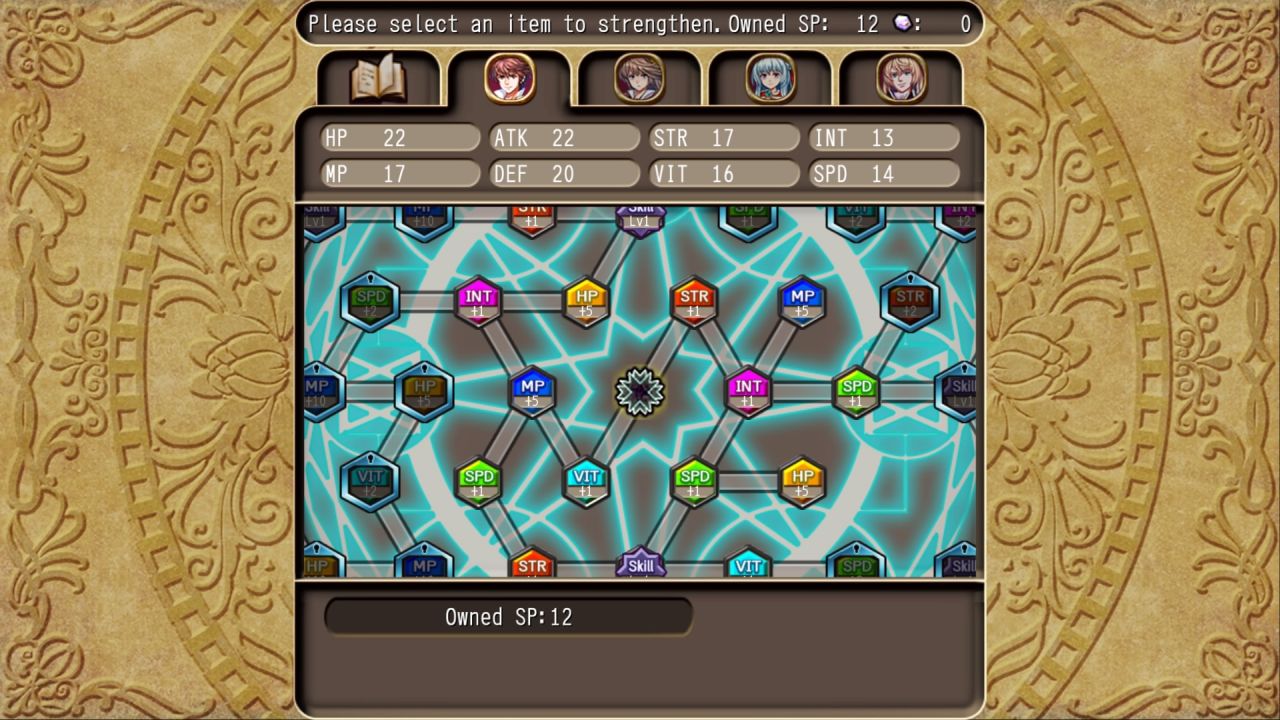This screenshot has height=720, width=1280.
Task: Click the Owned SP:12 display panel
Action: [508, 617]
